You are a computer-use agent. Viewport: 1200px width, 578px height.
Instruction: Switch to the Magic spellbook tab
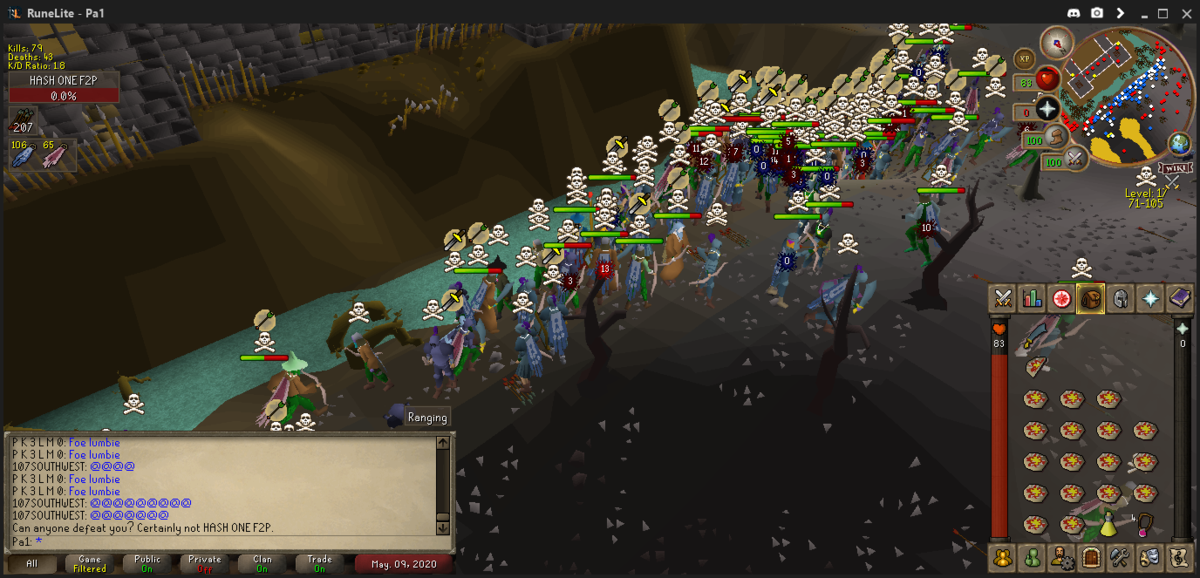(x=1180, y=299)
